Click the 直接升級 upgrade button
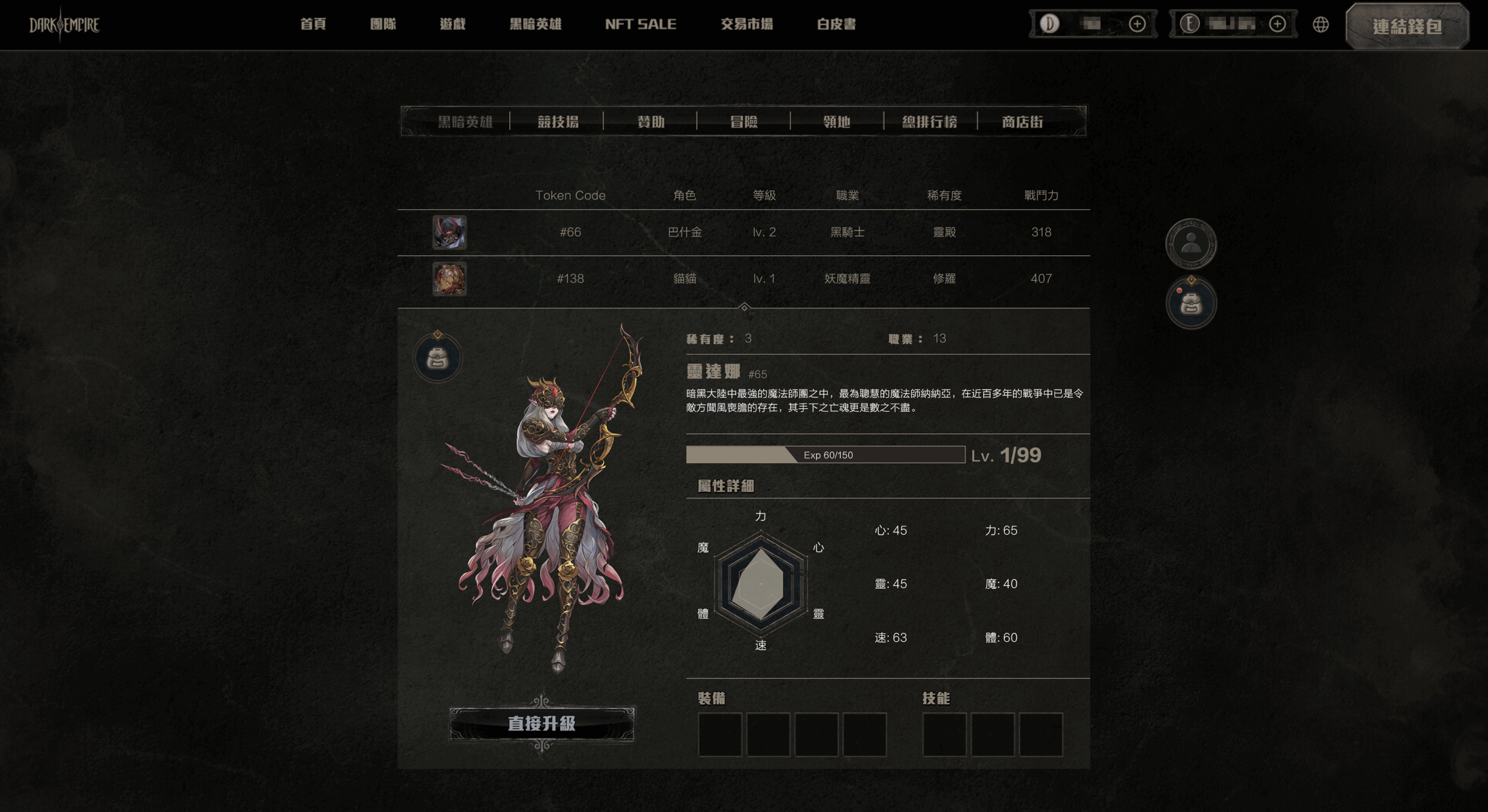 point(542,724)
